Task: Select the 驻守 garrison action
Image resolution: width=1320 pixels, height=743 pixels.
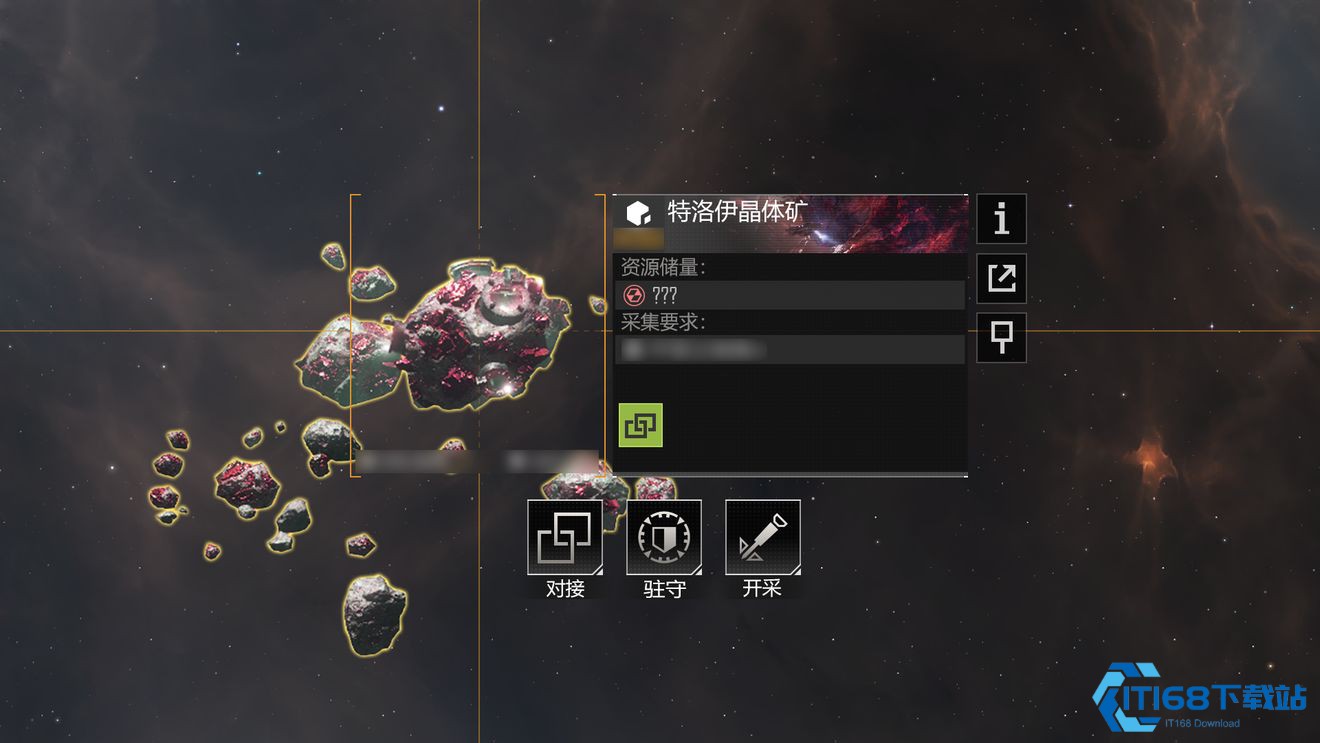Action: [664, 538]
